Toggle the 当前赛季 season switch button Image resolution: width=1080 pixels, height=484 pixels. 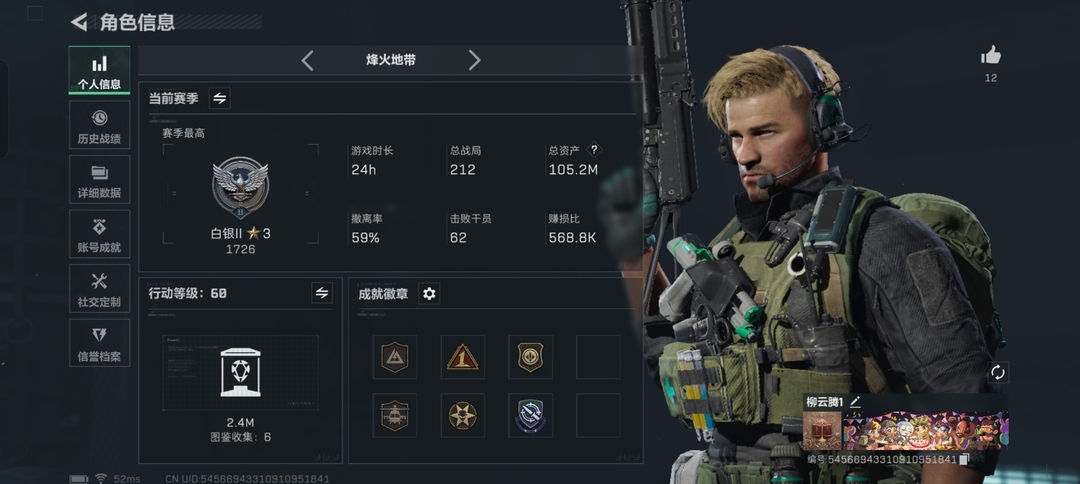219,98
